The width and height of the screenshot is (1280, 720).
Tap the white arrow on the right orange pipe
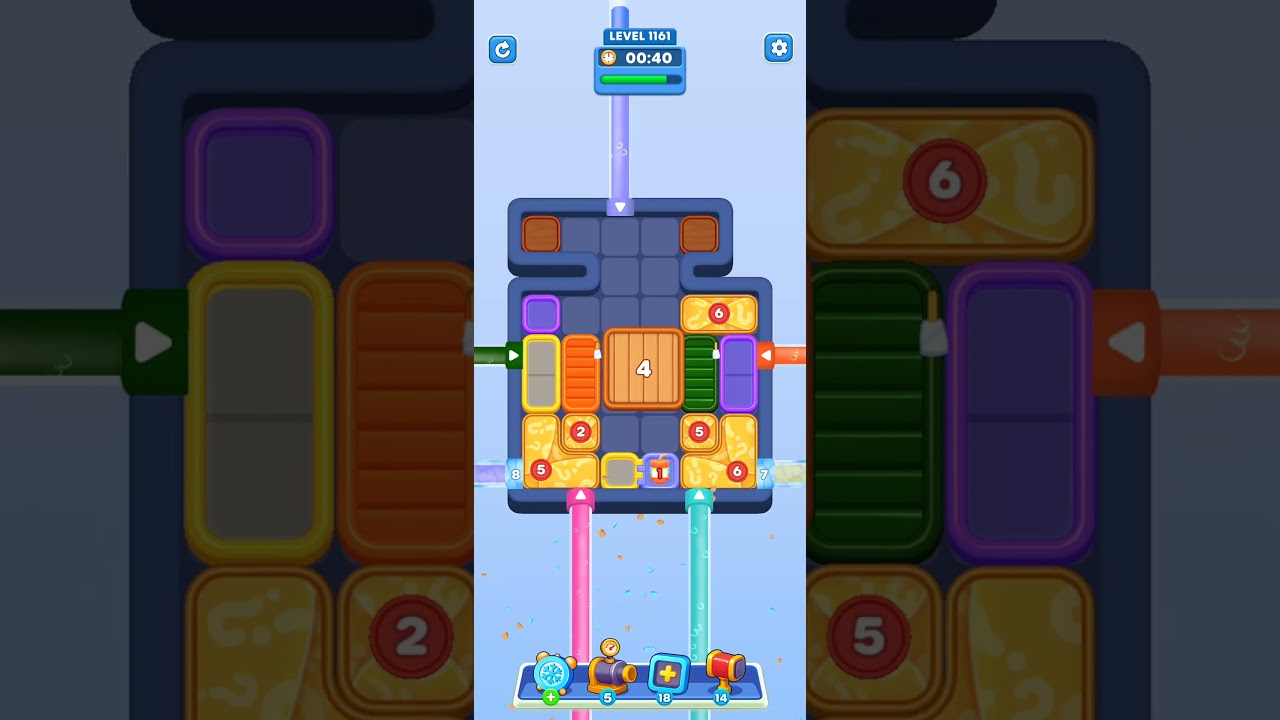pyautogui.click(x=766, y=354)
